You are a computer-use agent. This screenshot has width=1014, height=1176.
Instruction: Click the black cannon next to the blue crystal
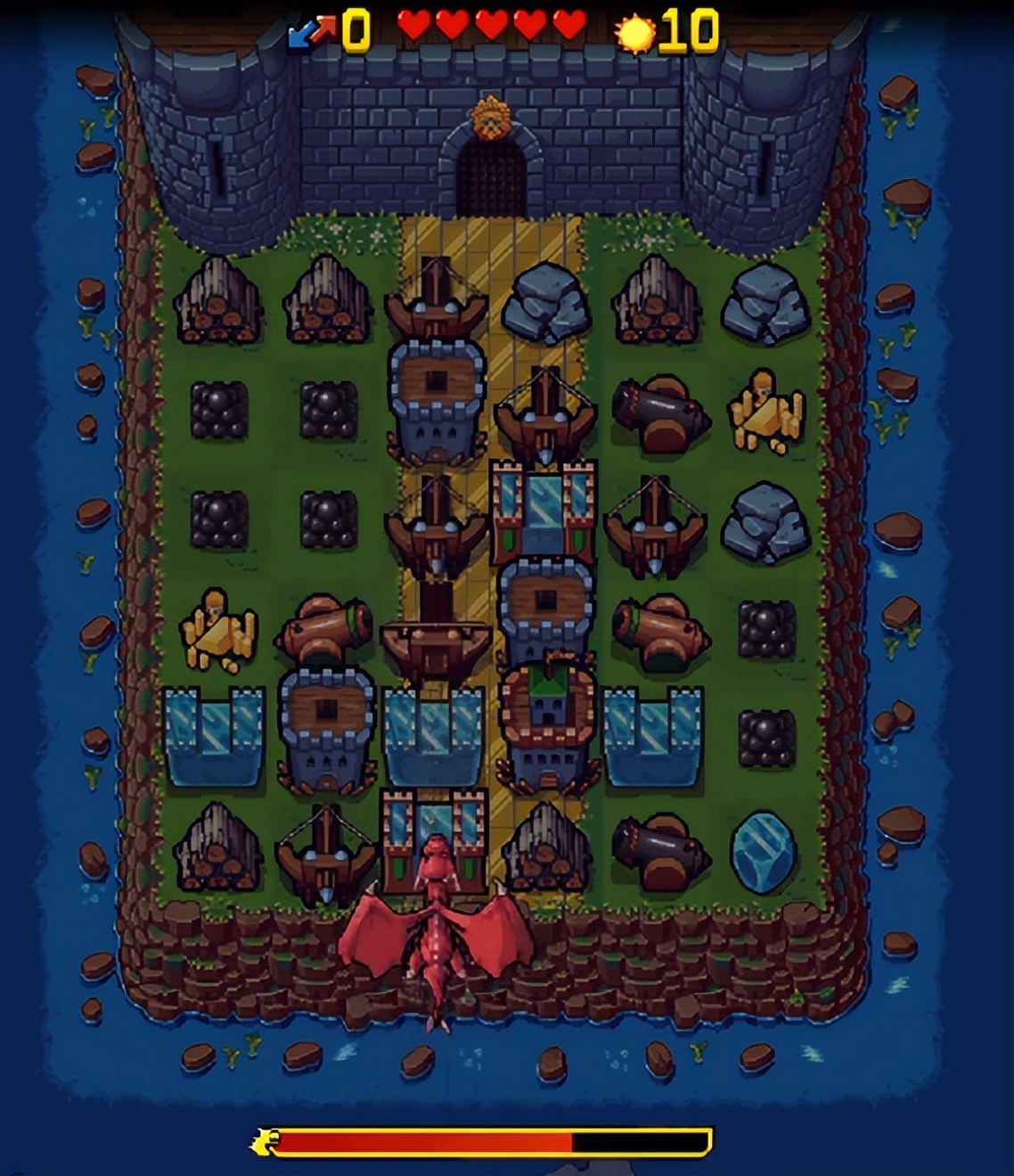click(659, 849)
